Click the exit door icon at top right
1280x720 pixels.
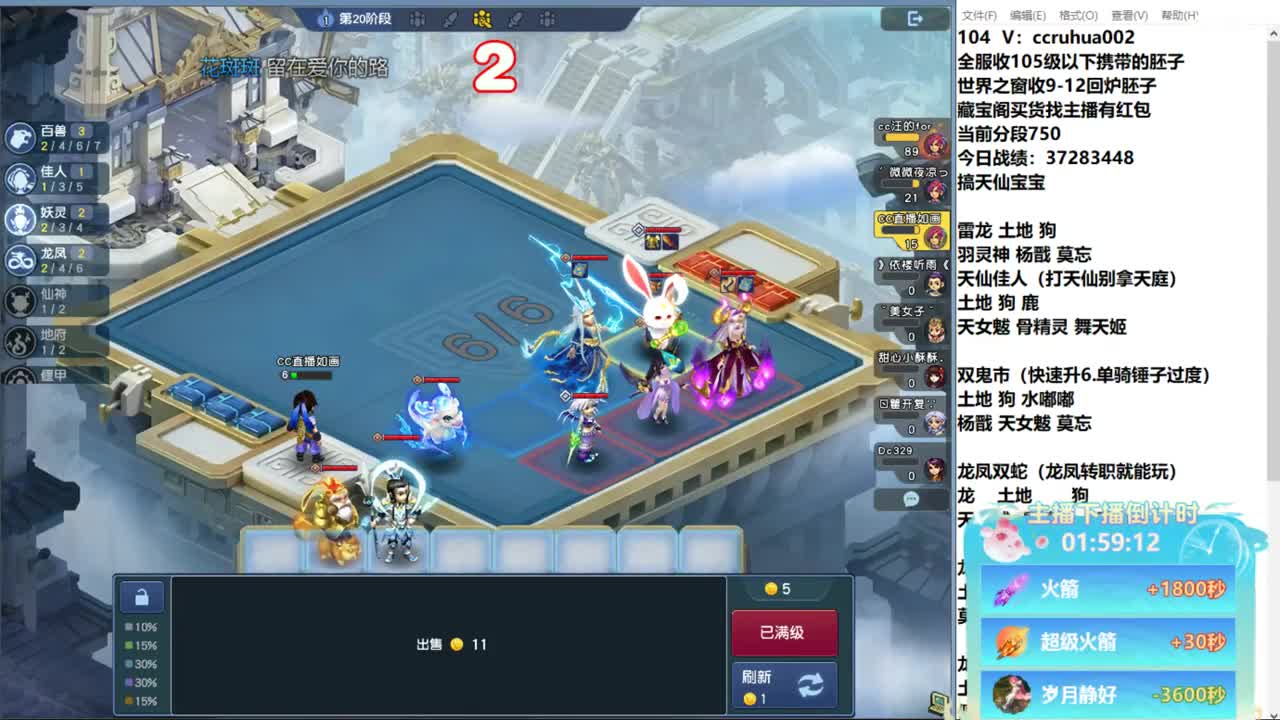pyautogui.click(x=913, y=19)
